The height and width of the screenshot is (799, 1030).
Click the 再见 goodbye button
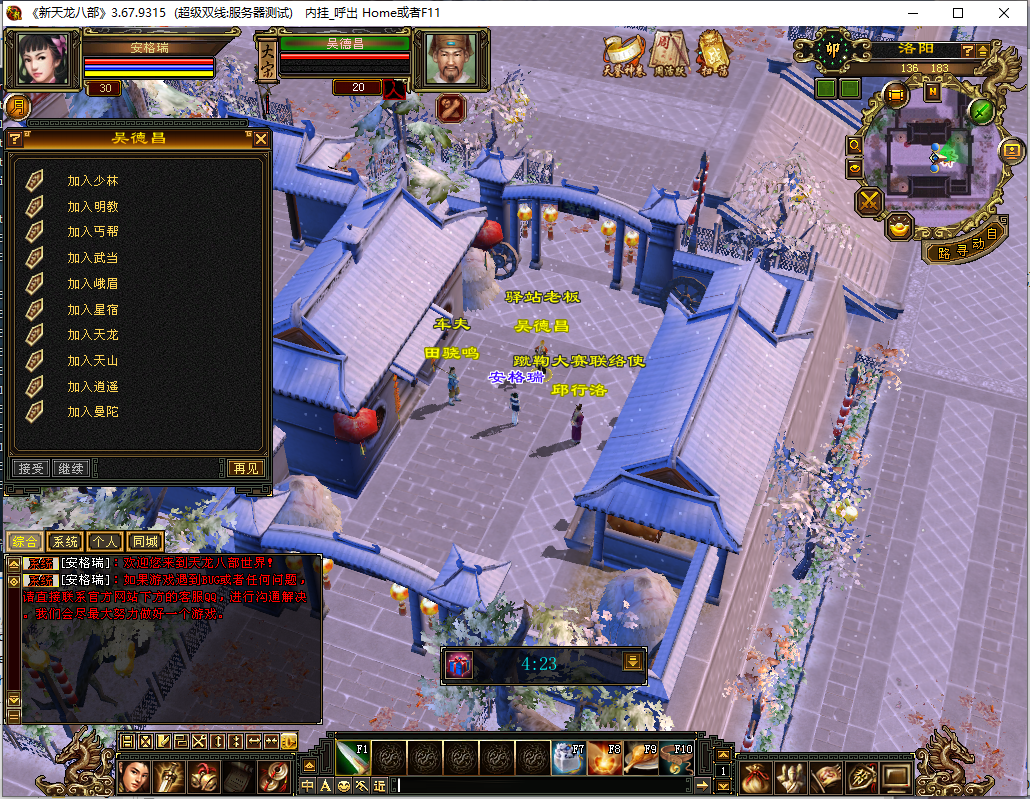click(x=245, y=468)
